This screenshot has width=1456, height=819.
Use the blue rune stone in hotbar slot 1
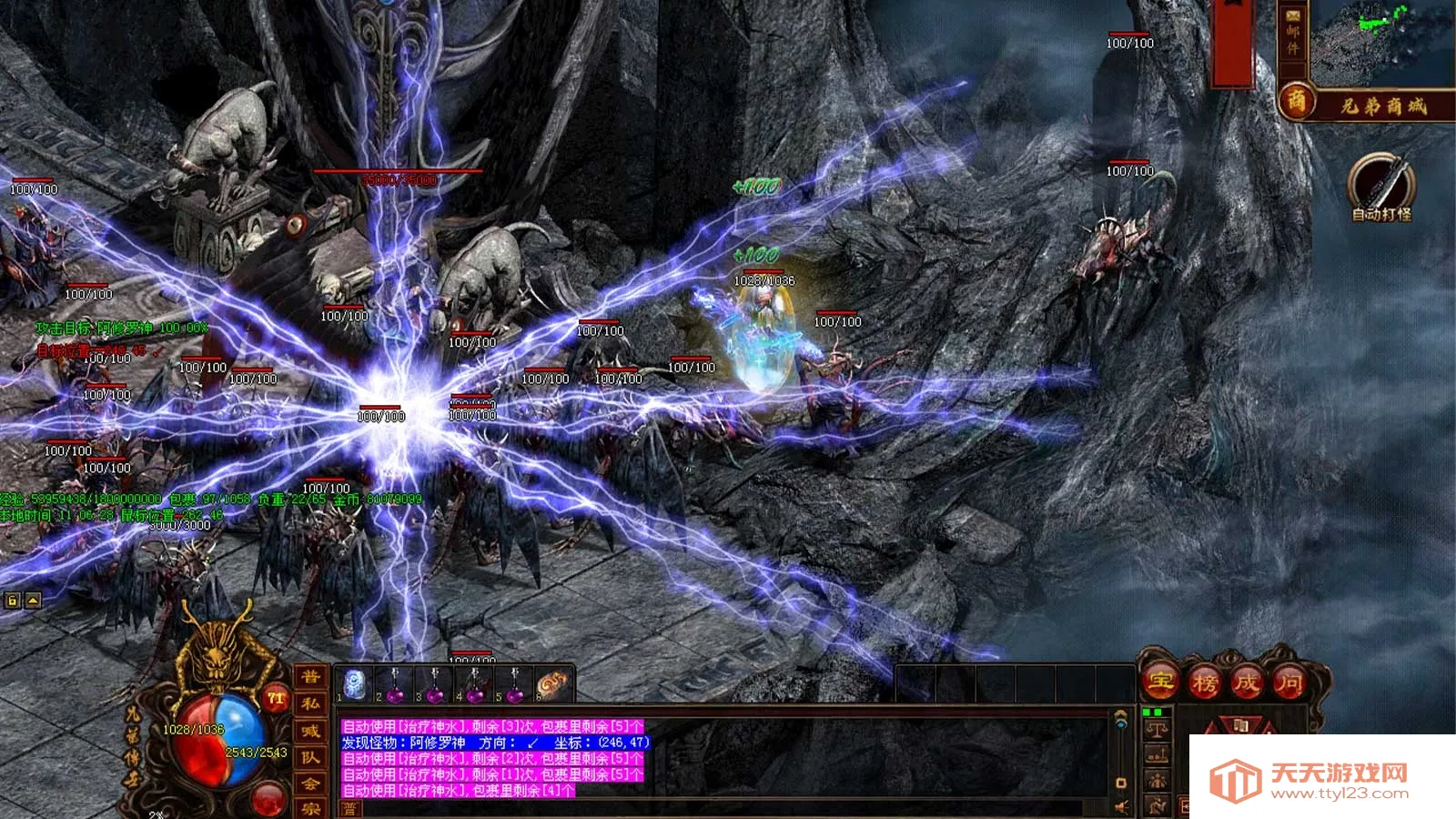tap(355, 684)
